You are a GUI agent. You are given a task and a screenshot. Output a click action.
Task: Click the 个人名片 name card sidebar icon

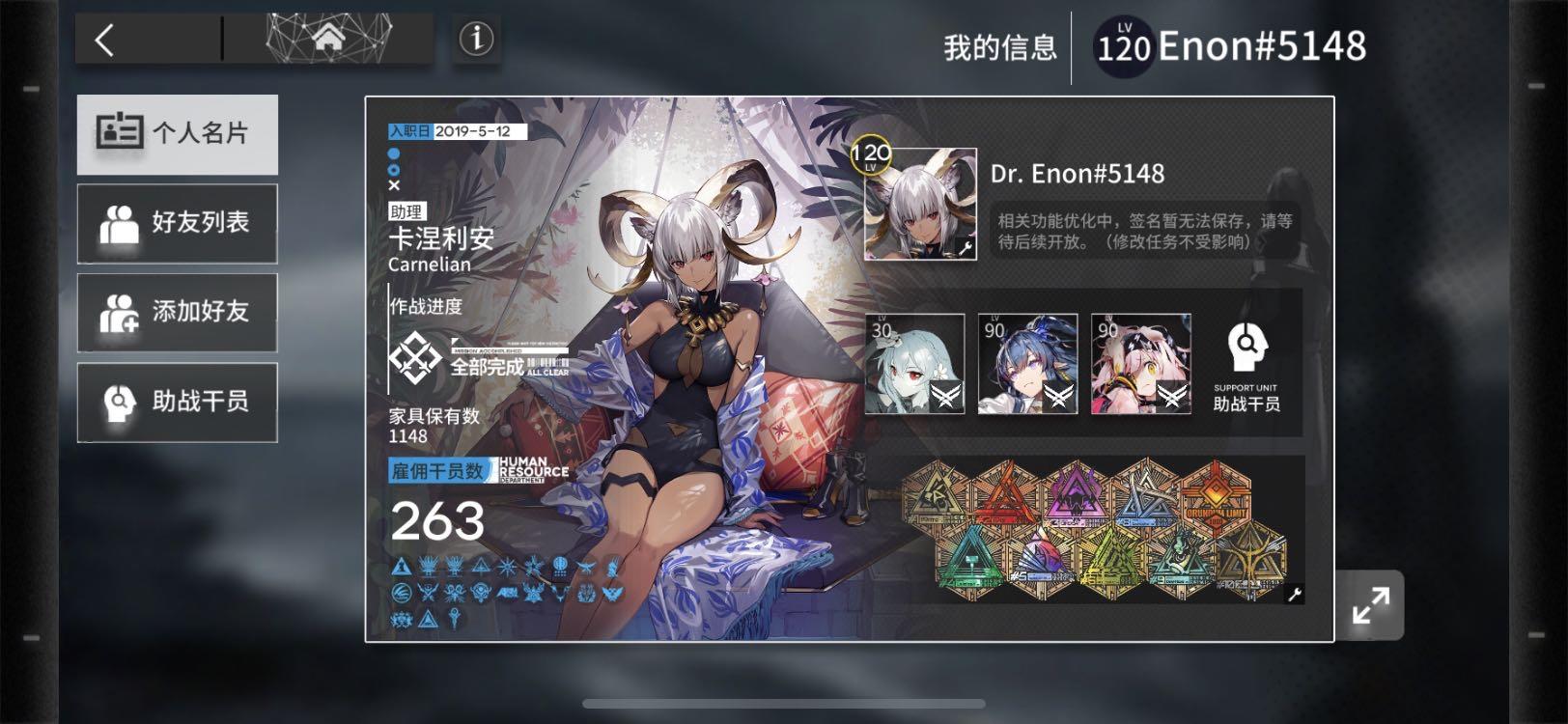(118, 133)
